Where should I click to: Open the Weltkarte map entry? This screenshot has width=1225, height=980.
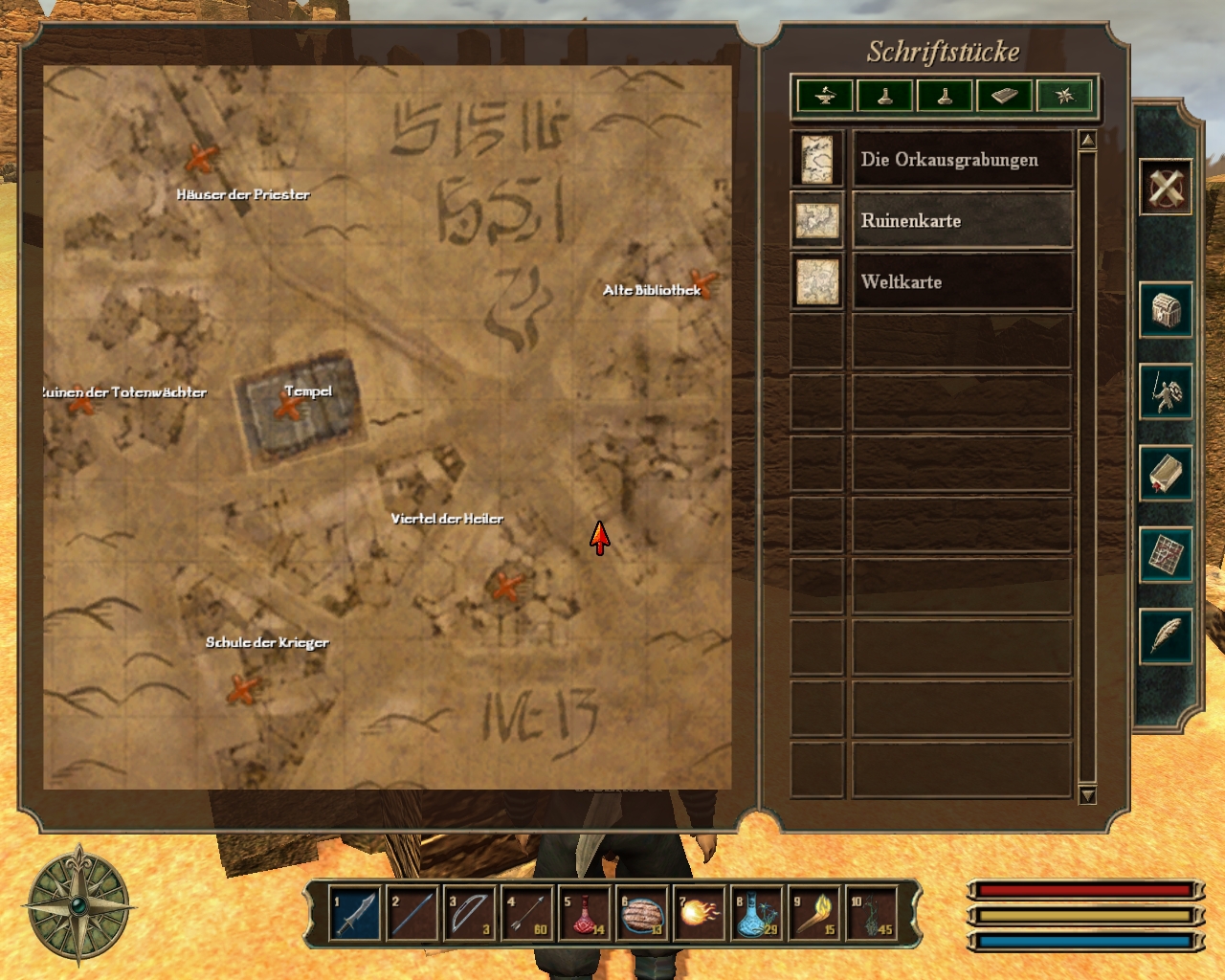point(961,282)
